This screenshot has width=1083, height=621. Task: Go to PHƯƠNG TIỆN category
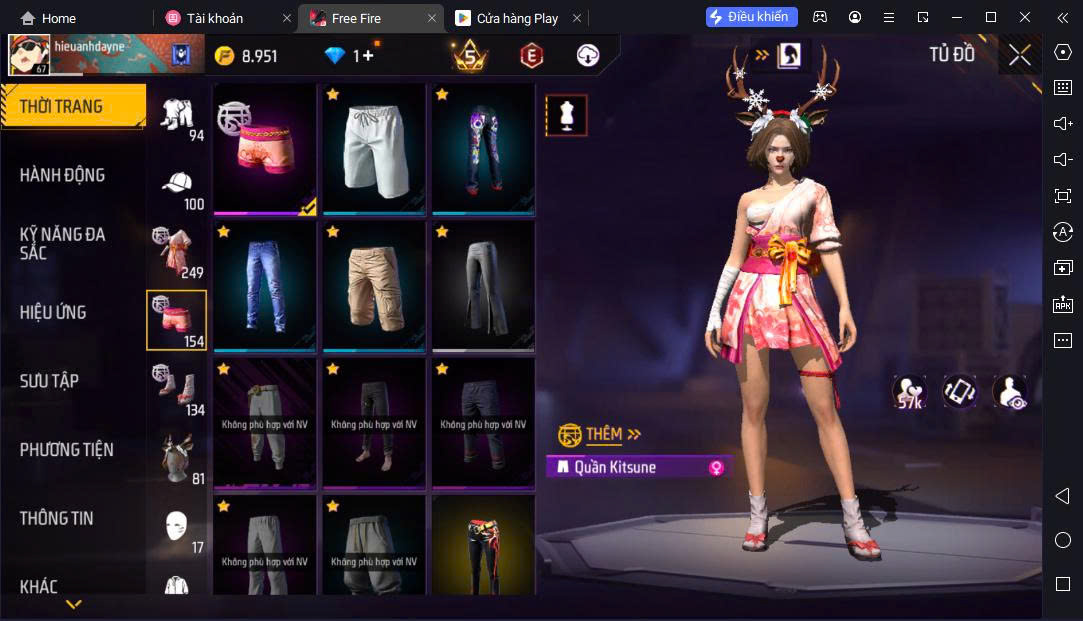[x=66, y=450]
